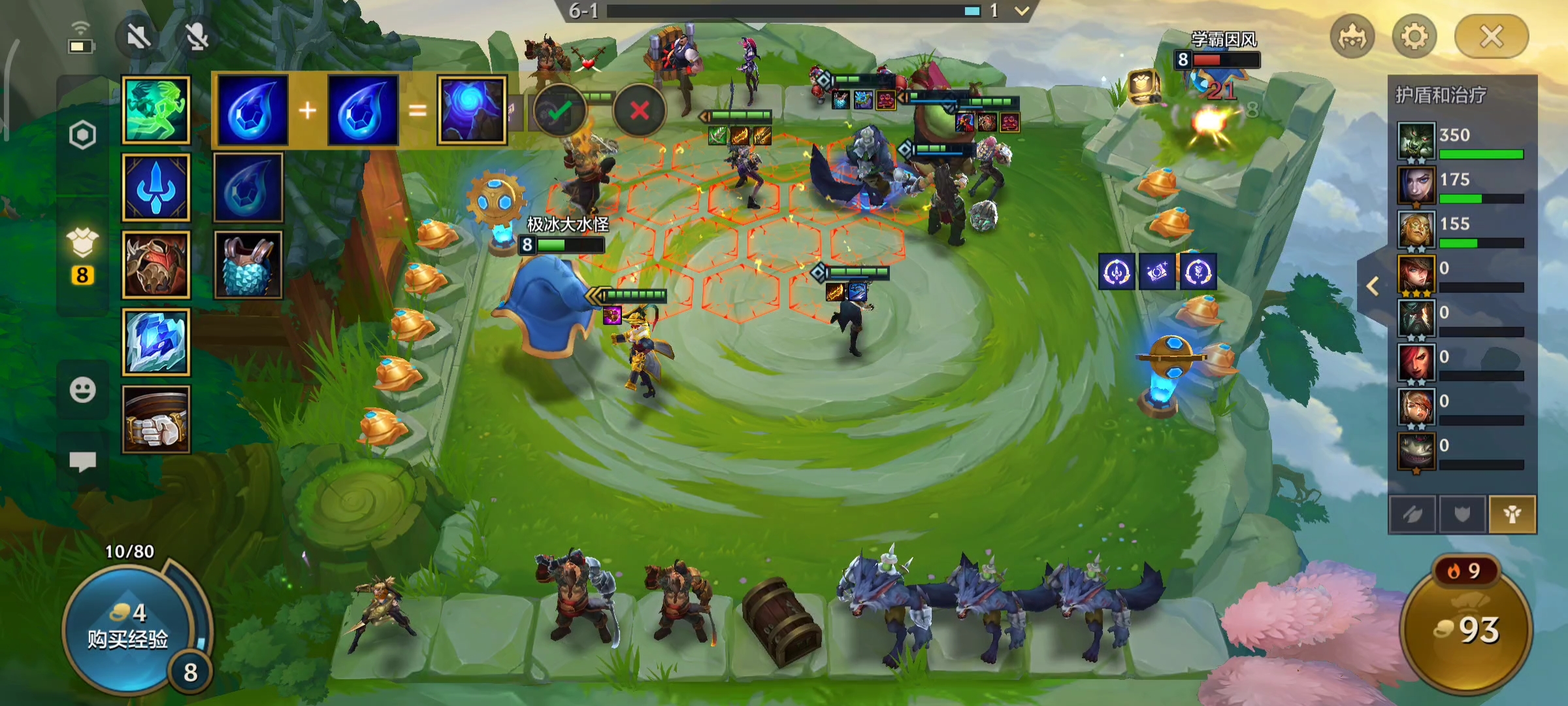This screenshot has width=1568, height=706.
Task: Toggle the muted speaker button
Action: pyautogui.click(x=139, y=37)
